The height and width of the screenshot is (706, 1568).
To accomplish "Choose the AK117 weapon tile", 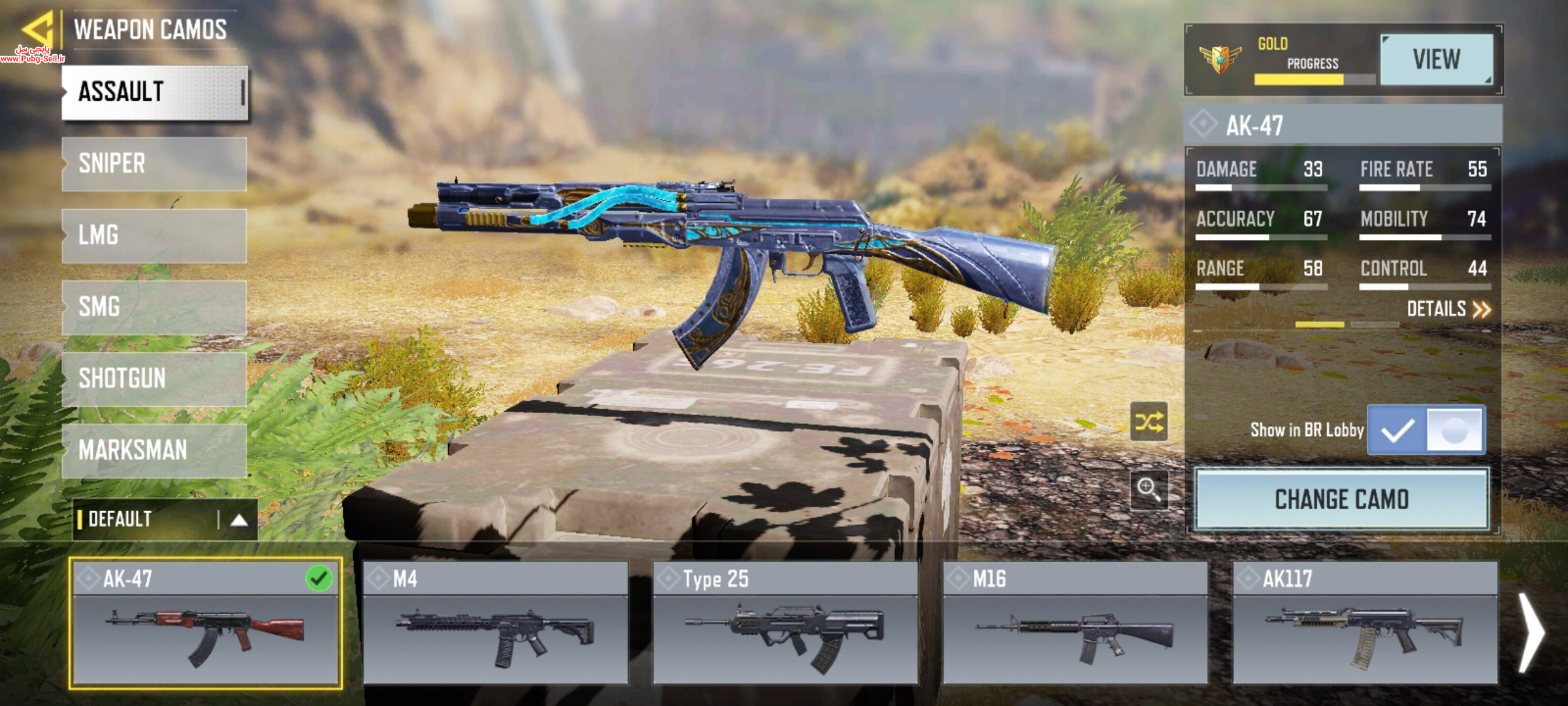I will 1365,623.
